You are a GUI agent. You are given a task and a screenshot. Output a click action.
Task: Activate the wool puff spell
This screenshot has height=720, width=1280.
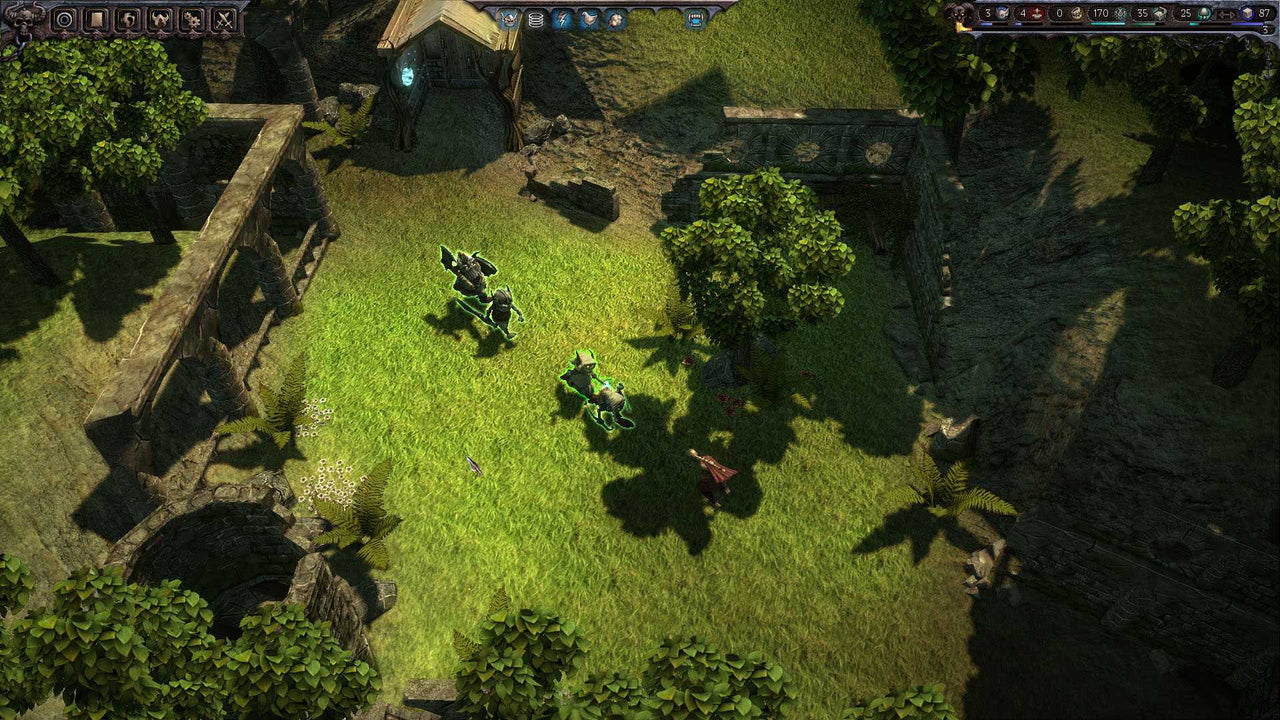pos(616,19)
